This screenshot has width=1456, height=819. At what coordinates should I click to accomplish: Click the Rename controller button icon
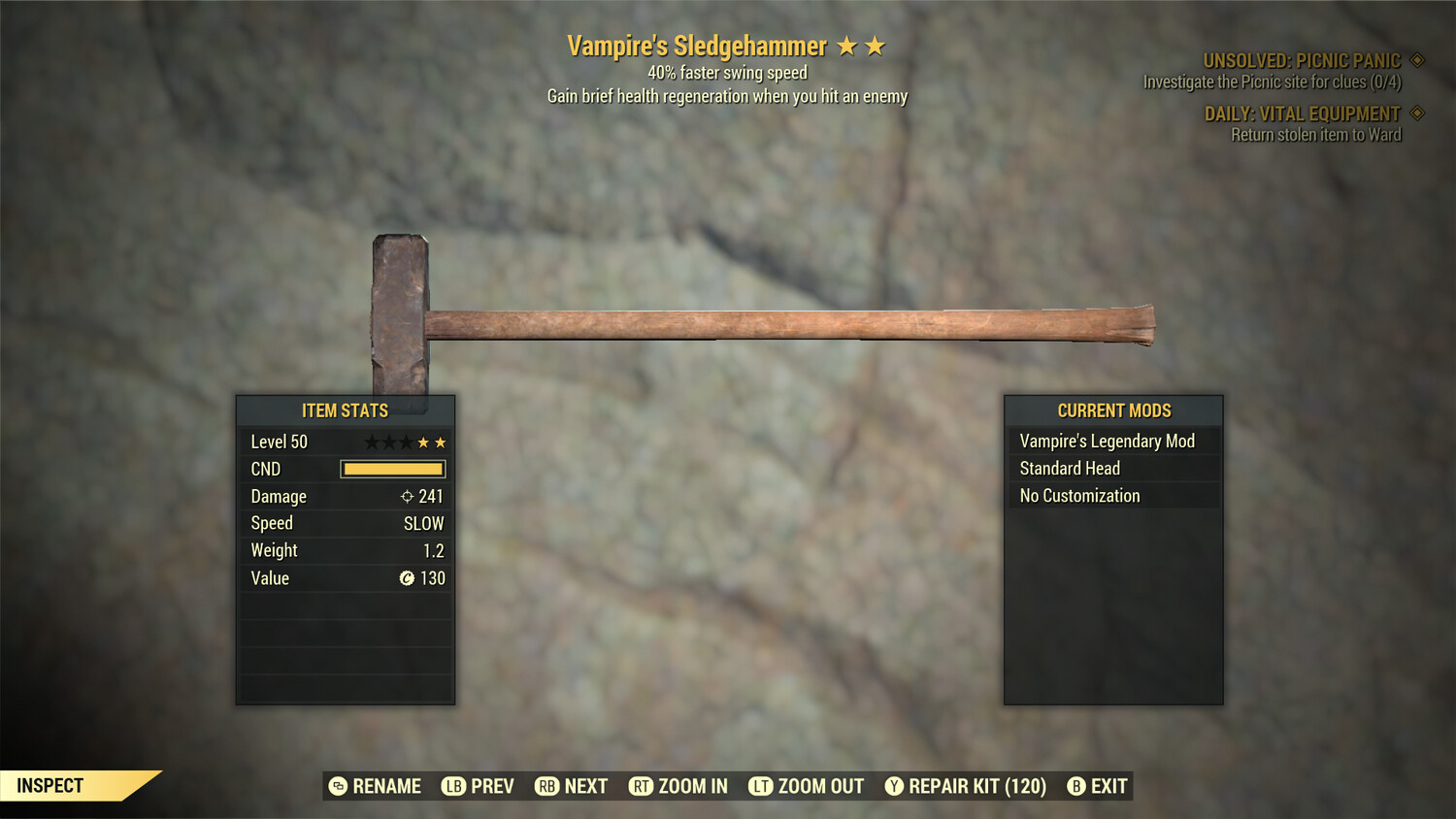pos(338,786)
